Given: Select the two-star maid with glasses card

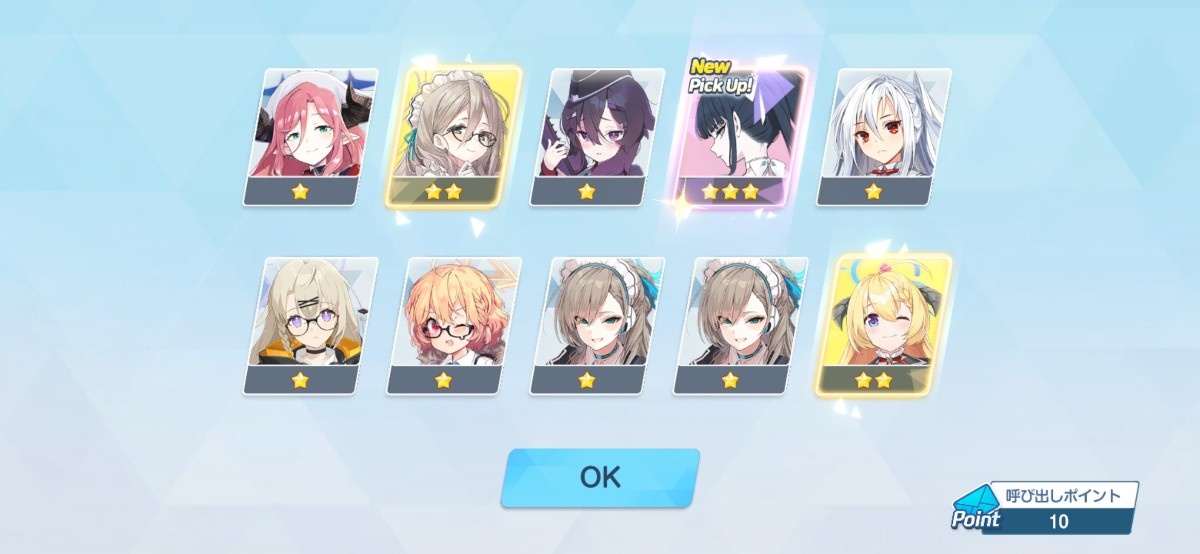Looking at the screenshot, I should pyautogui.click(x=453, y=137).
